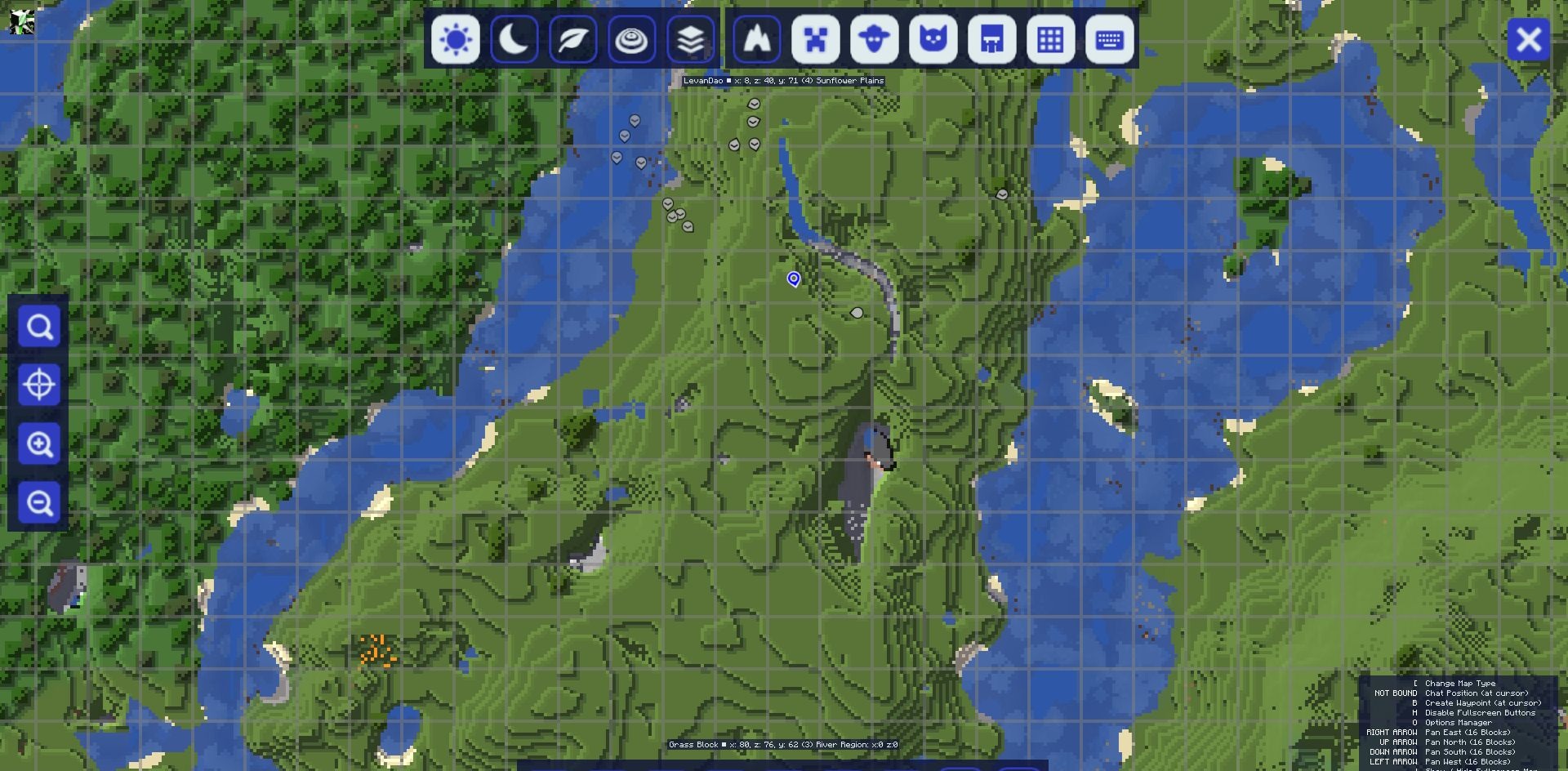Select the sun icon for day map
The image size is (1568, 771).
[x=456, y=39]
